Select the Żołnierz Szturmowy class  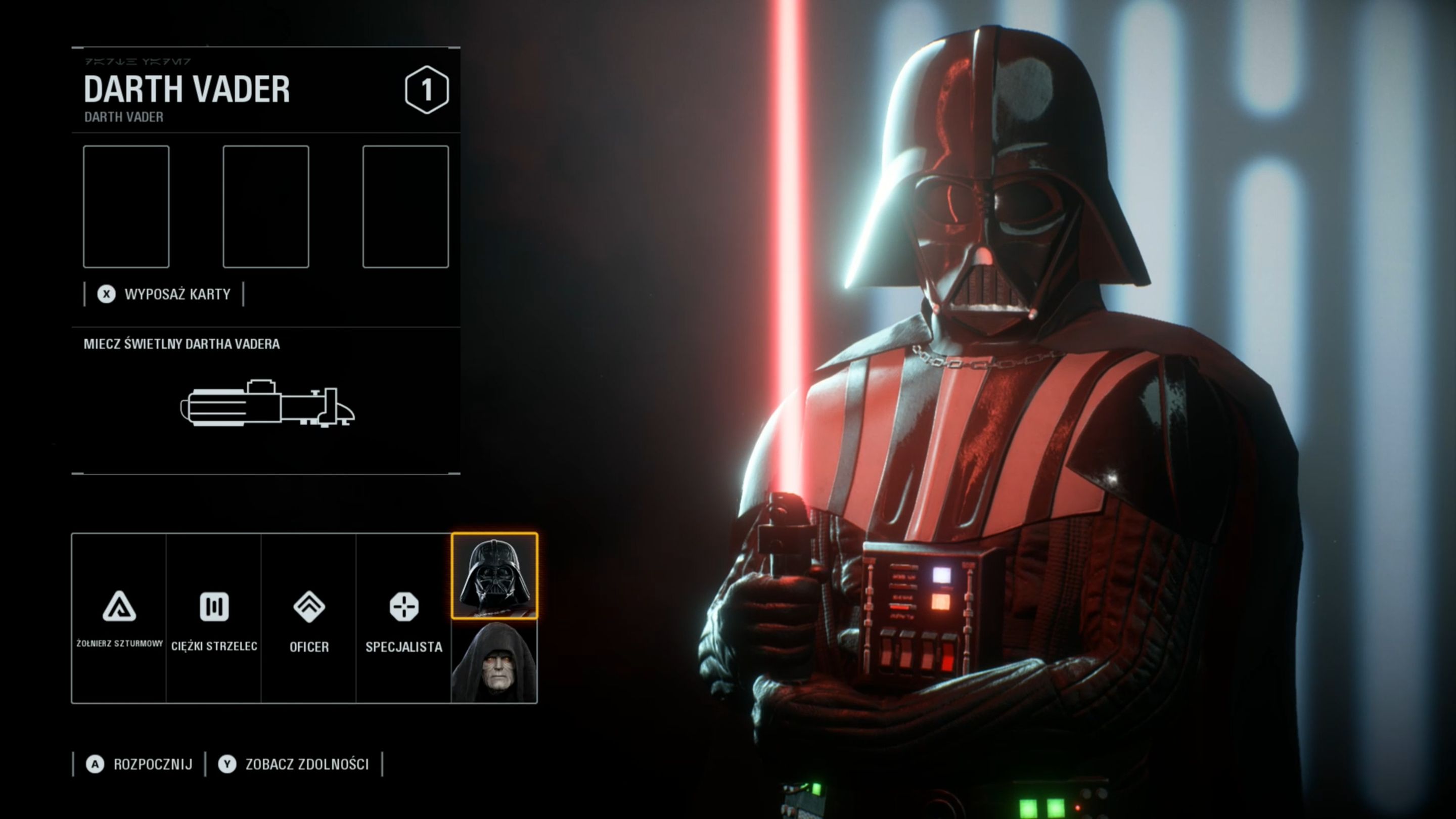point(119,618)
